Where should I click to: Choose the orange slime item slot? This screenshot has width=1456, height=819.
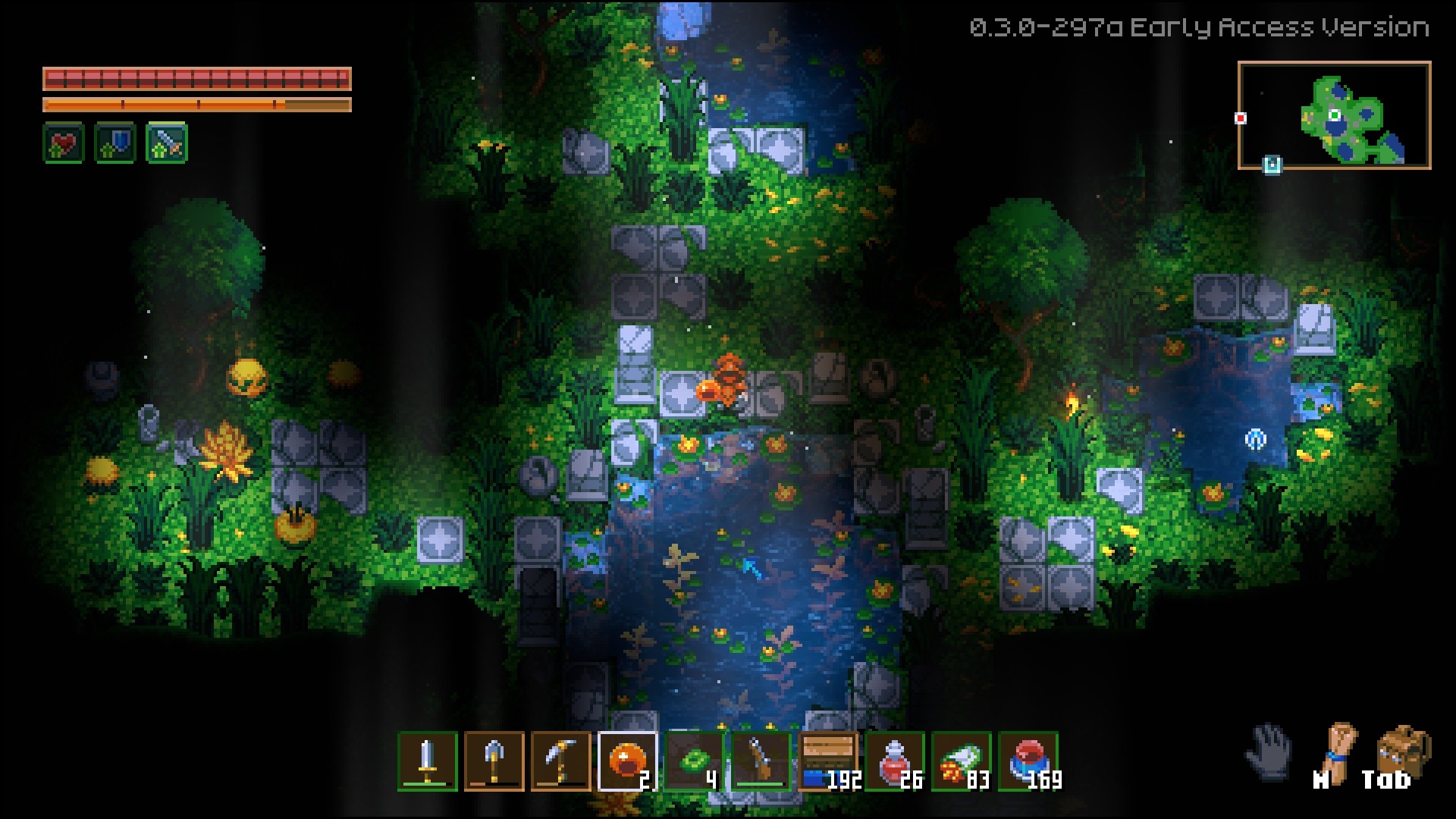628,761
